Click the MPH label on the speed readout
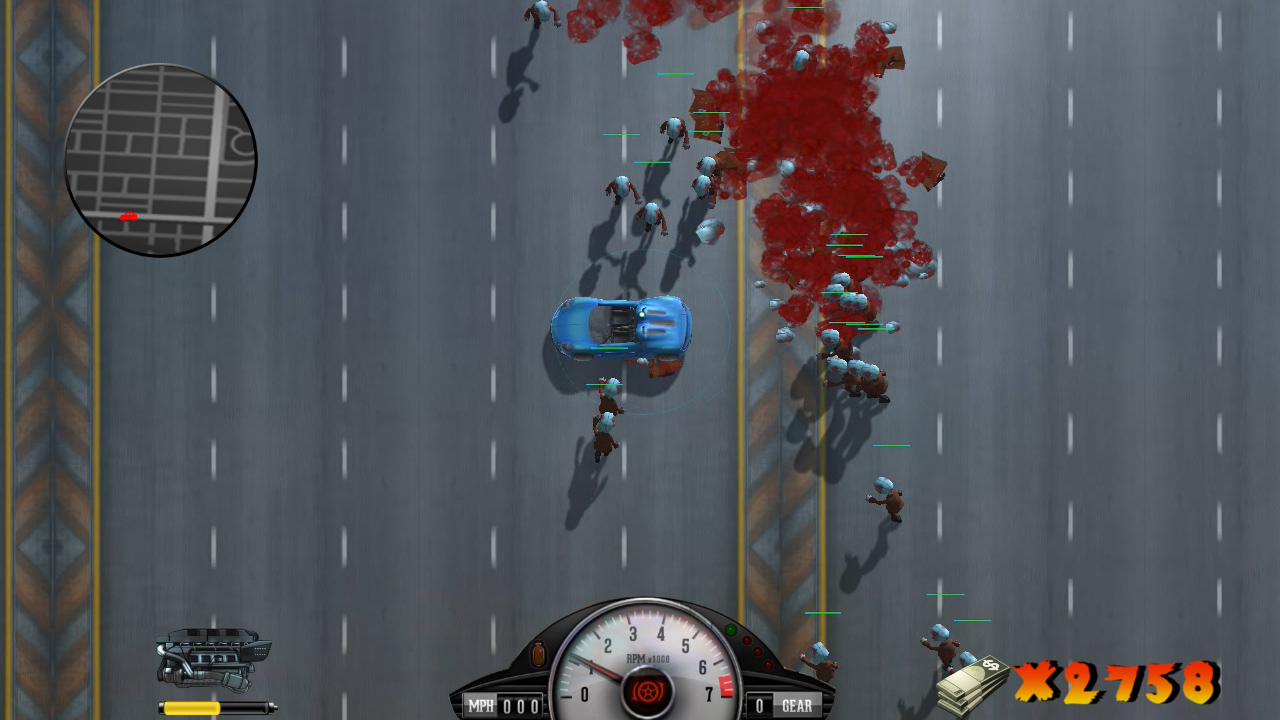The image size is (1280, 720). click(x=481, y=703)
